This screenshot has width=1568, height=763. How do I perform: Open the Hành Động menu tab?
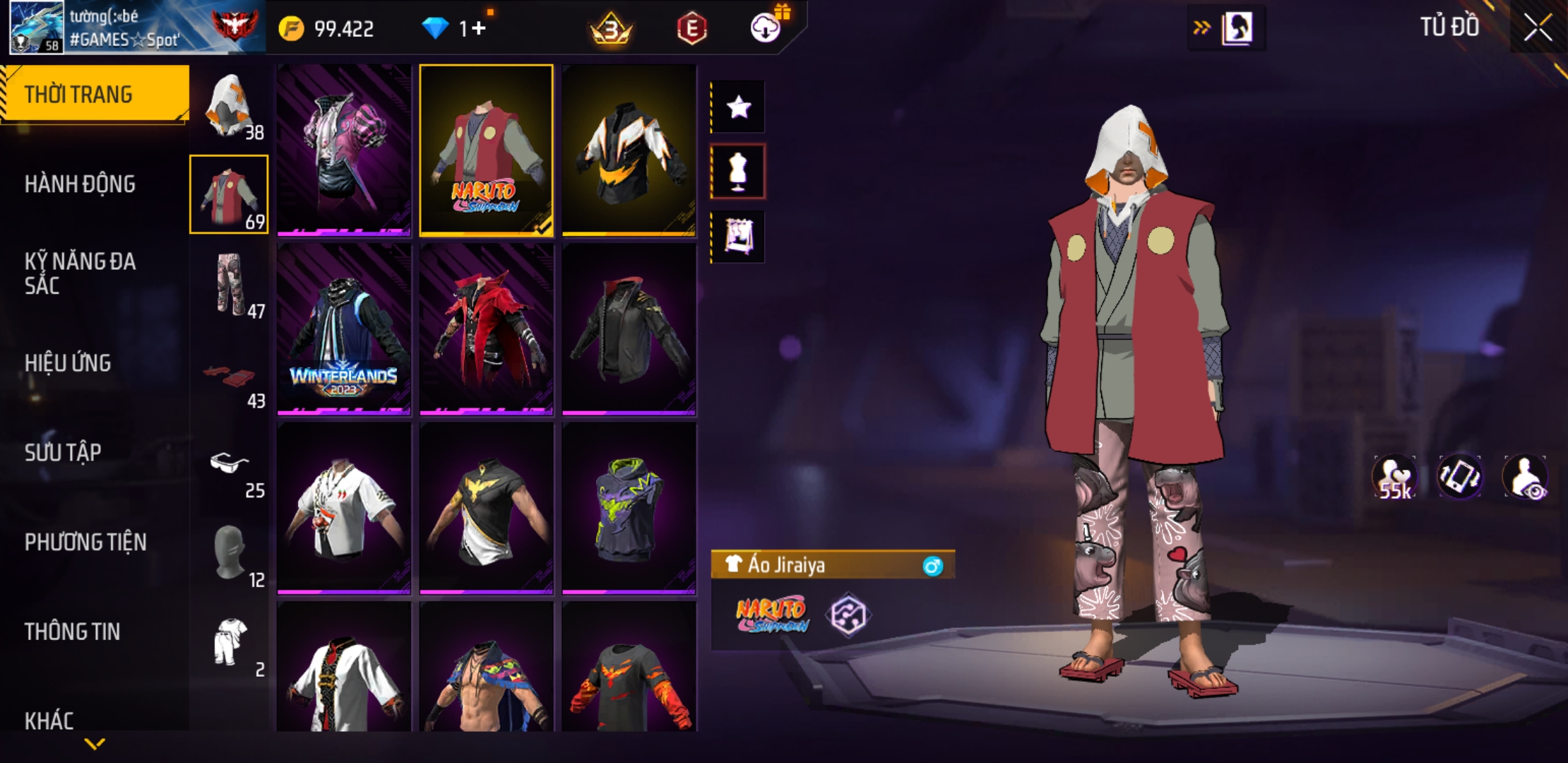pyautogui.click(x=80, y=184)
